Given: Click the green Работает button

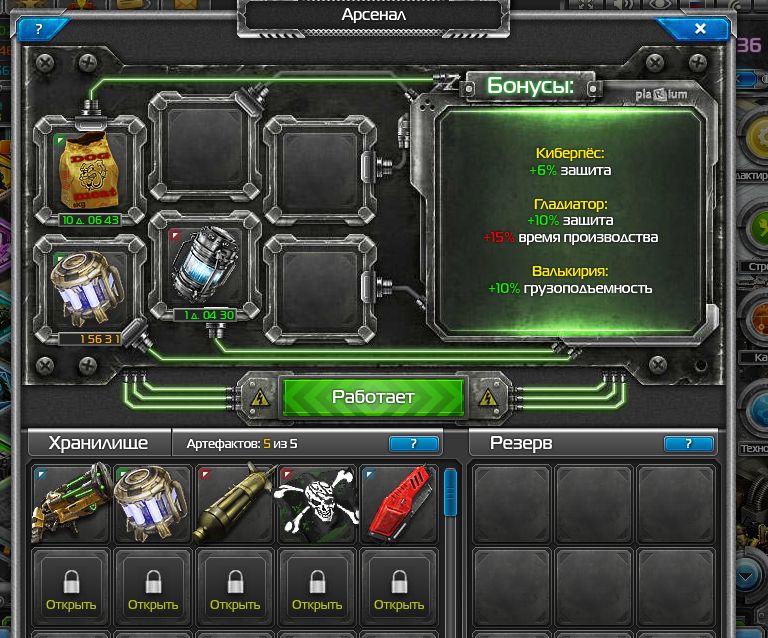Looking at the screenshot, I should [373, 397].
